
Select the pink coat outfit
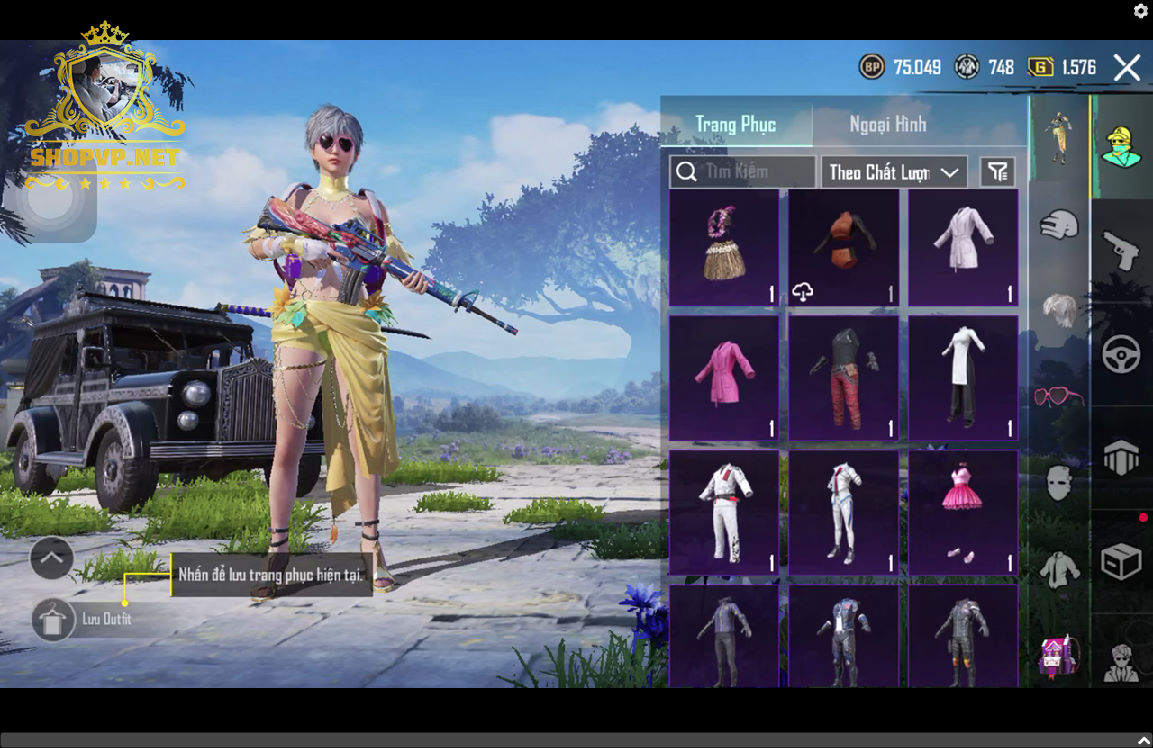(x=723, y=378)
